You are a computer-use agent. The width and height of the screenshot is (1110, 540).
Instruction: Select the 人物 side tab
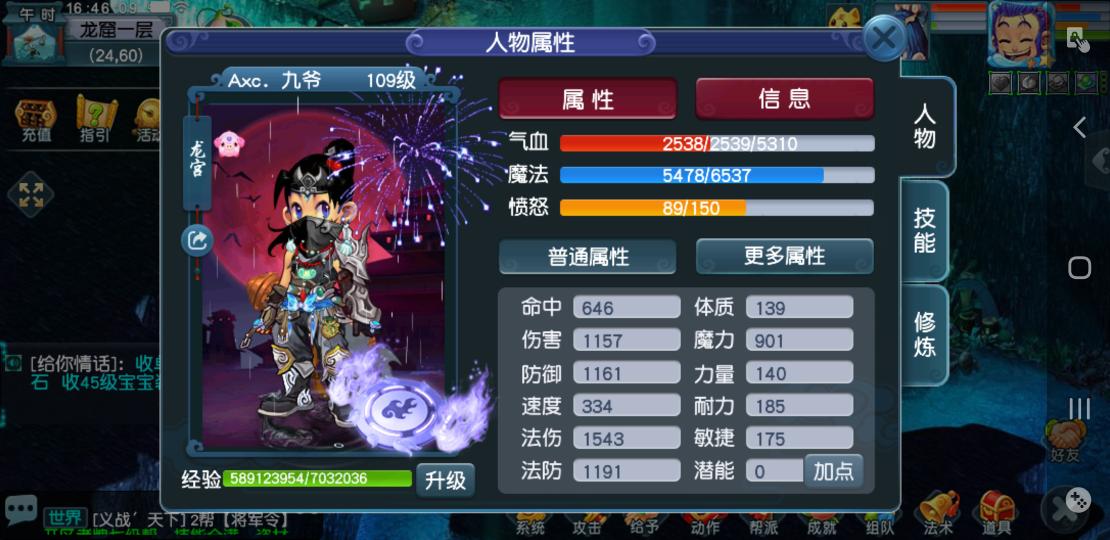925,127
